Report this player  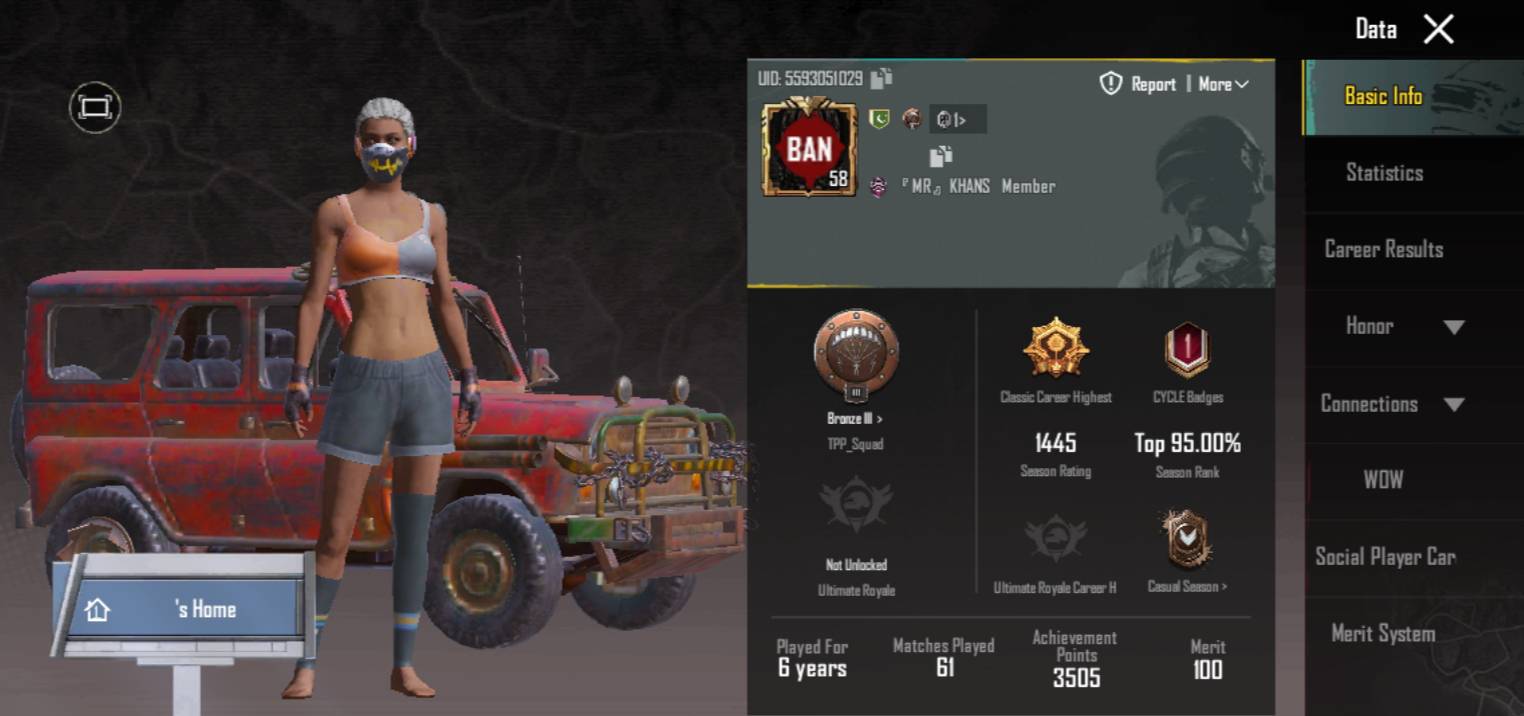point(1138,85)
